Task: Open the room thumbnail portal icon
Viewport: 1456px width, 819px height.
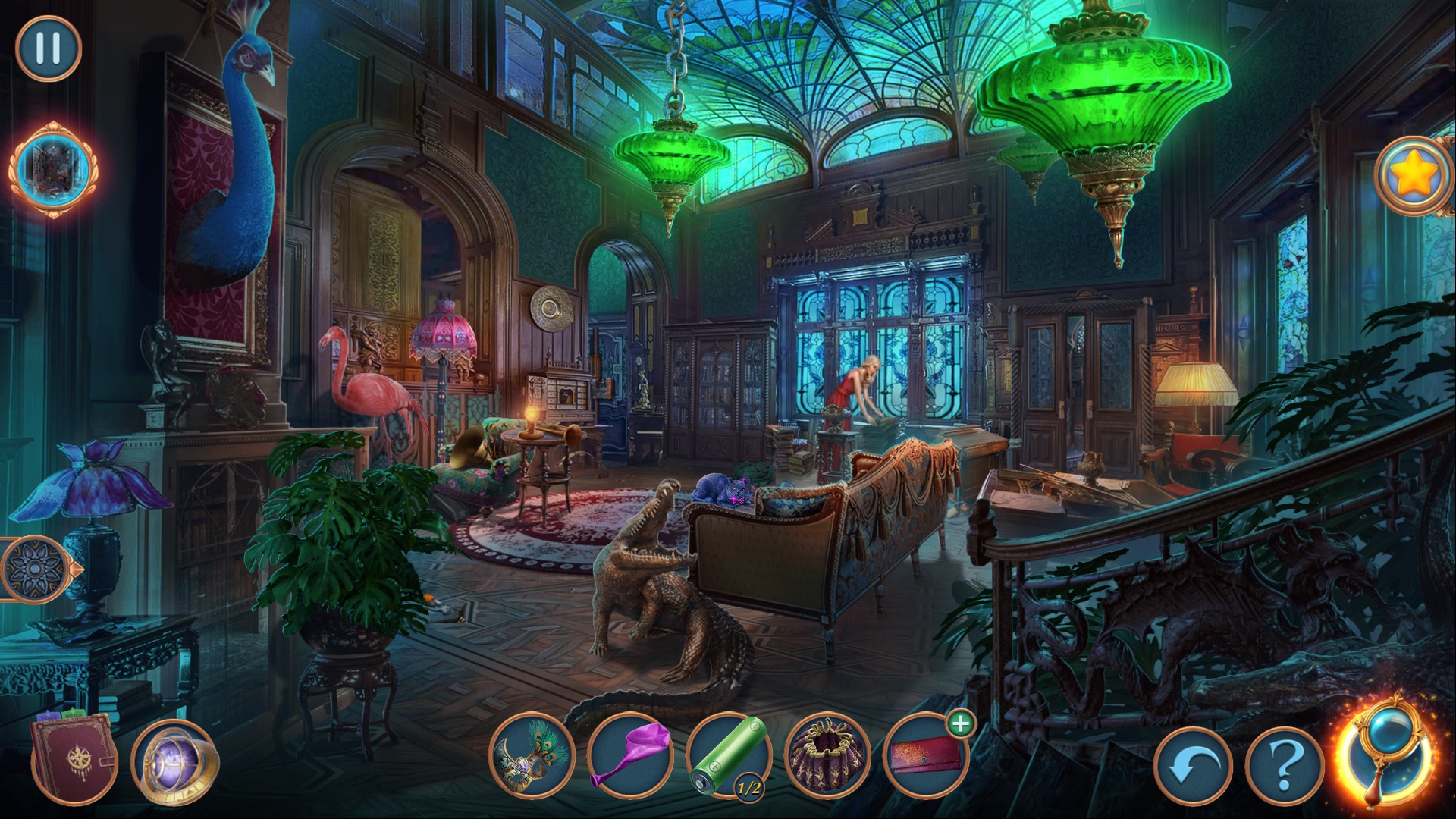Action: [x=52, y=168]
